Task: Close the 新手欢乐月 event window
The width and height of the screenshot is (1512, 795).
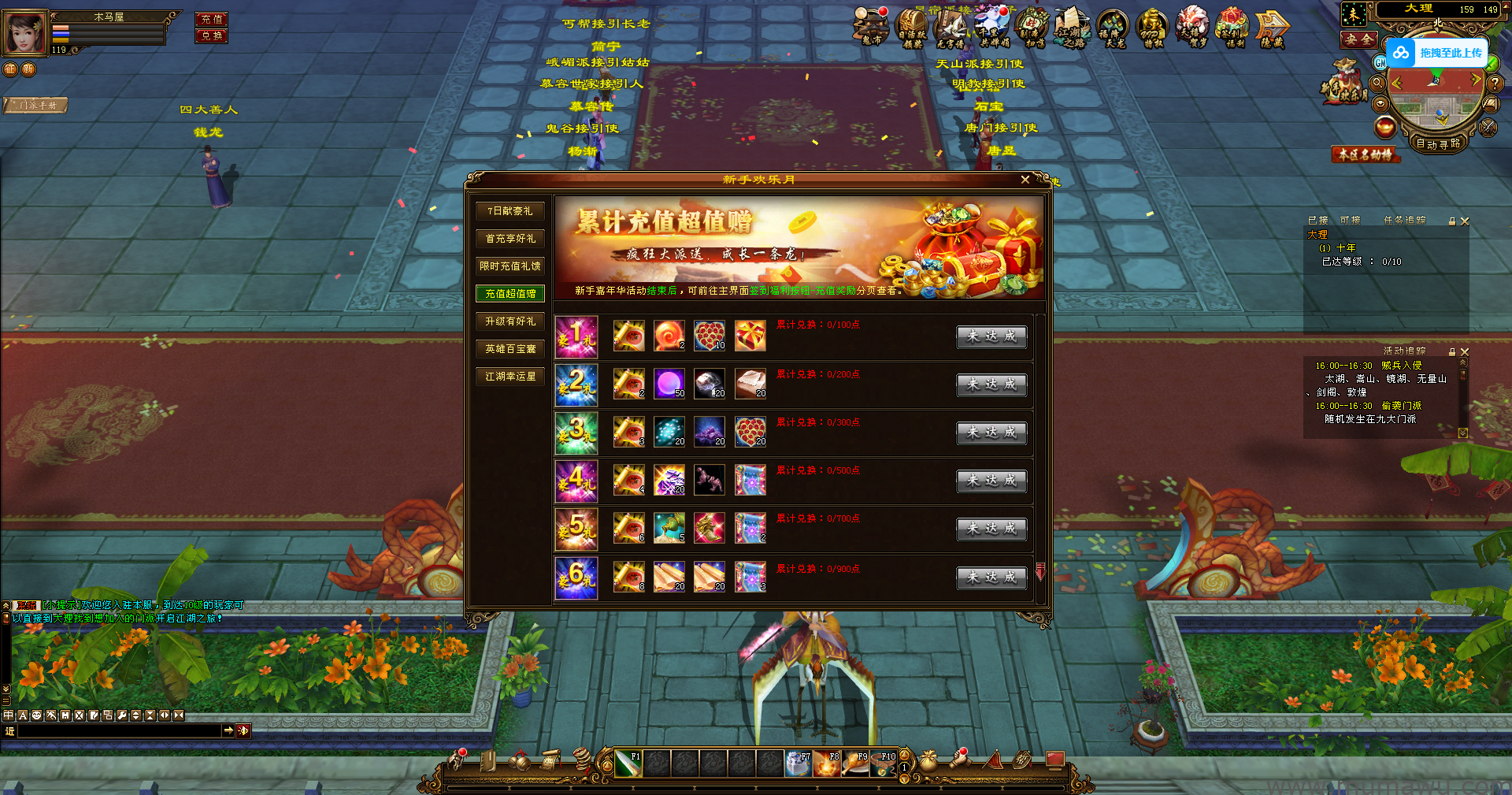Action: coord(1025,180)
